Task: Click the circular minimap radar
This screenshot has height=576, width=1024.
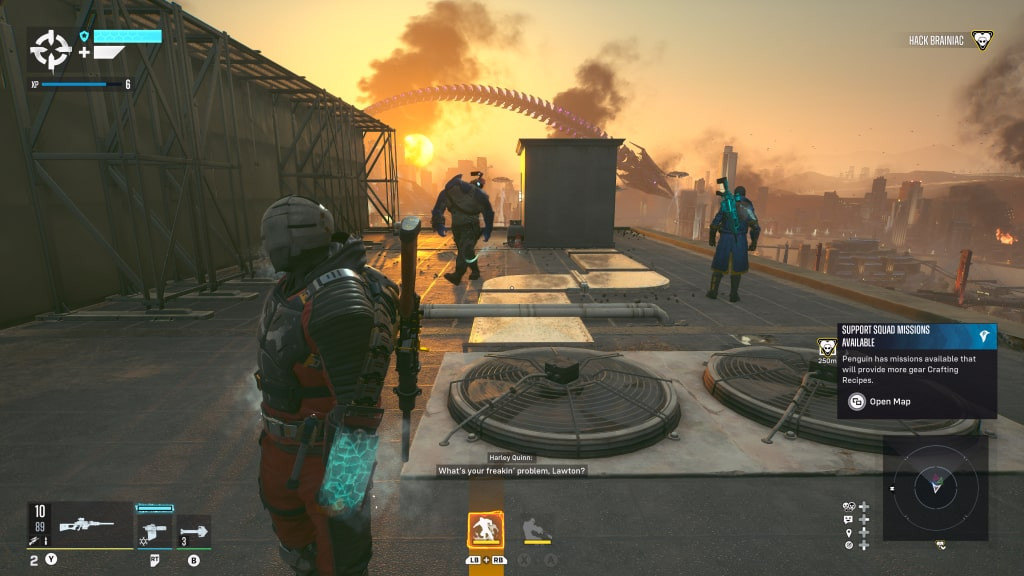Action: [x=935, y=488]
